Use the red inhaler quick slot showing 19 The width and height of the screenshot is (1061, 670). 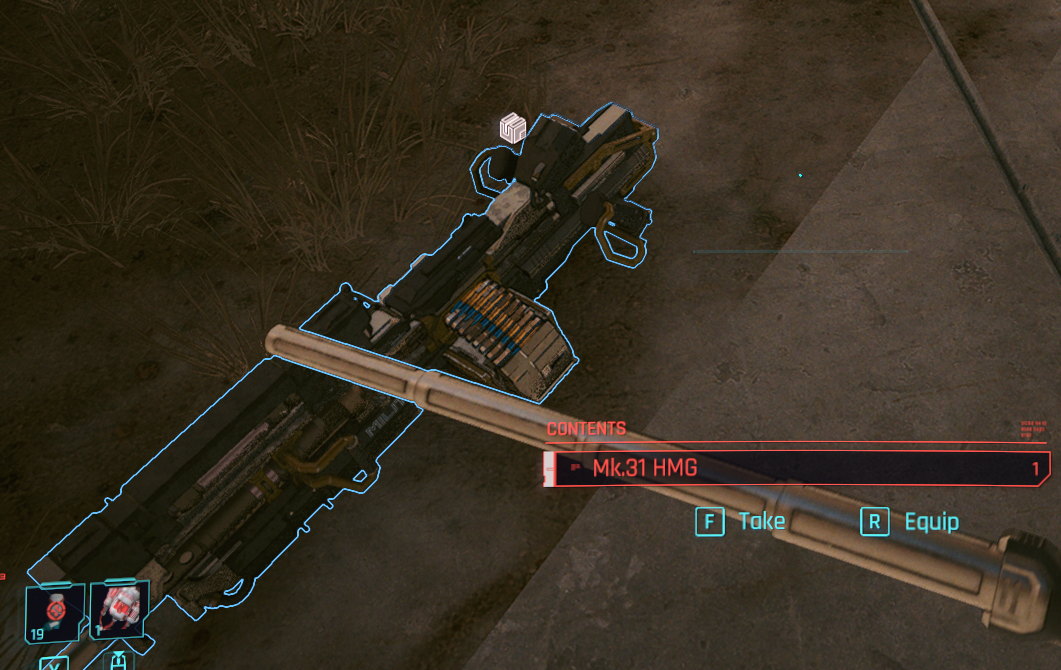(54, 611)
